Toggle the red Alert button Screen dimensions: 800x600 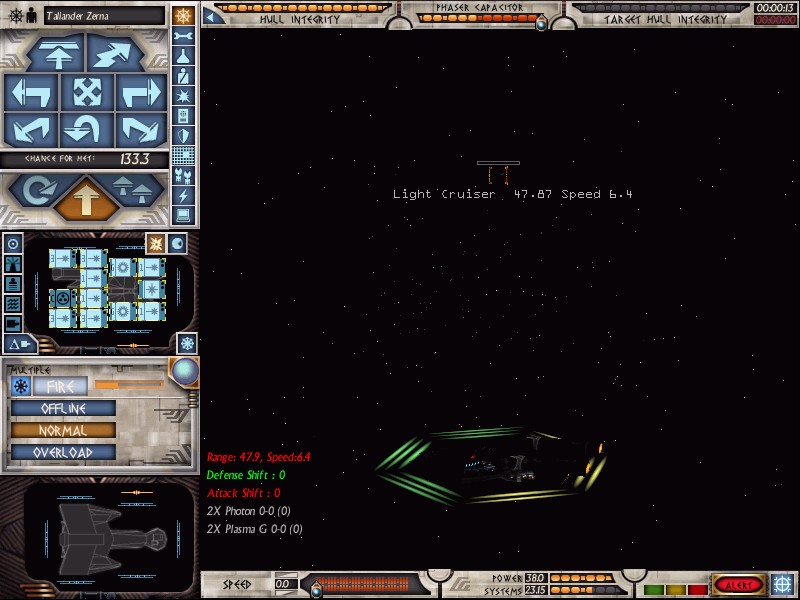tap(739, 584)
